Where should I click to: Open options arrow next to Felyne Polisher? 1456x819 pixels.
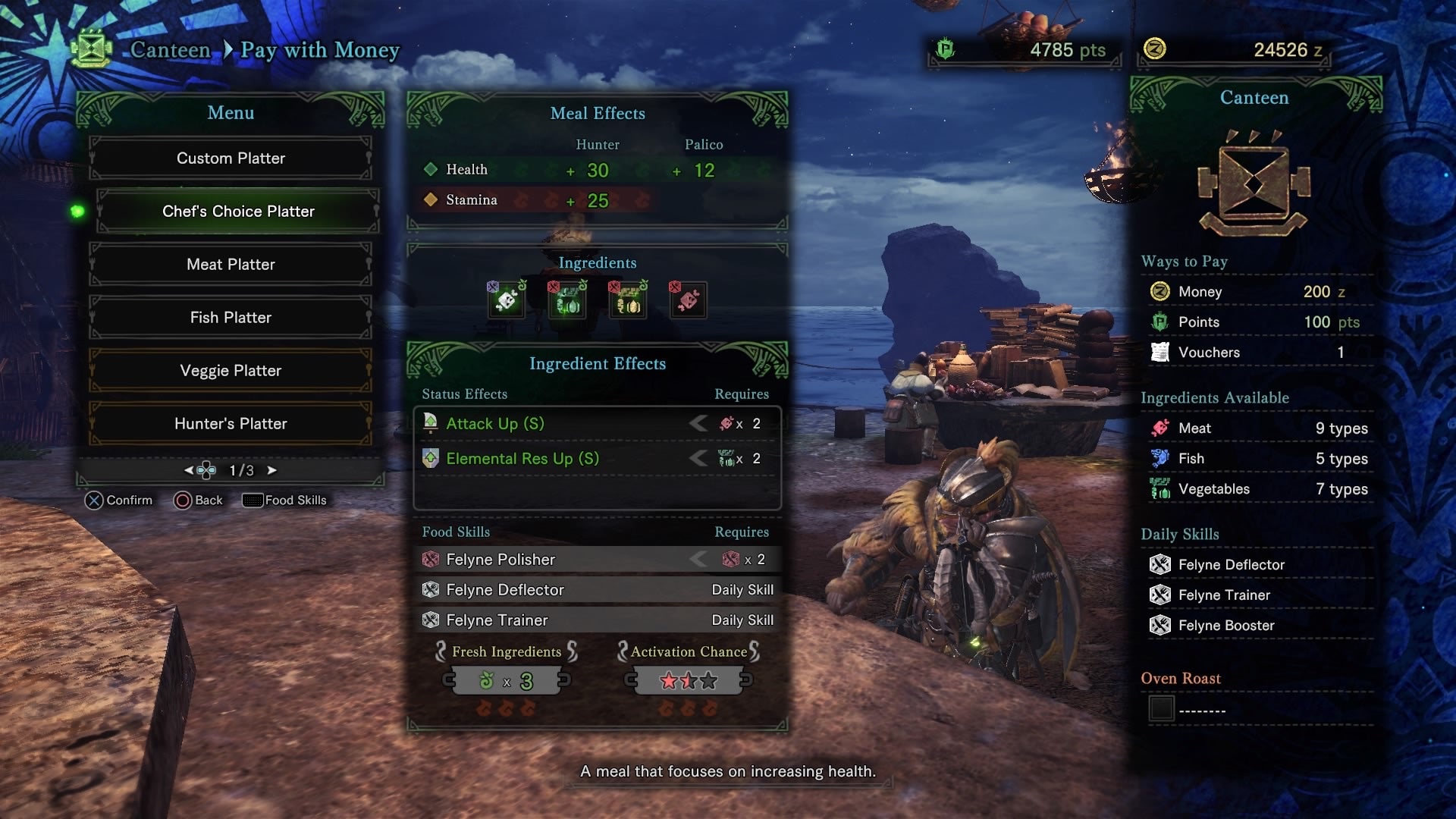pos(699,559)
